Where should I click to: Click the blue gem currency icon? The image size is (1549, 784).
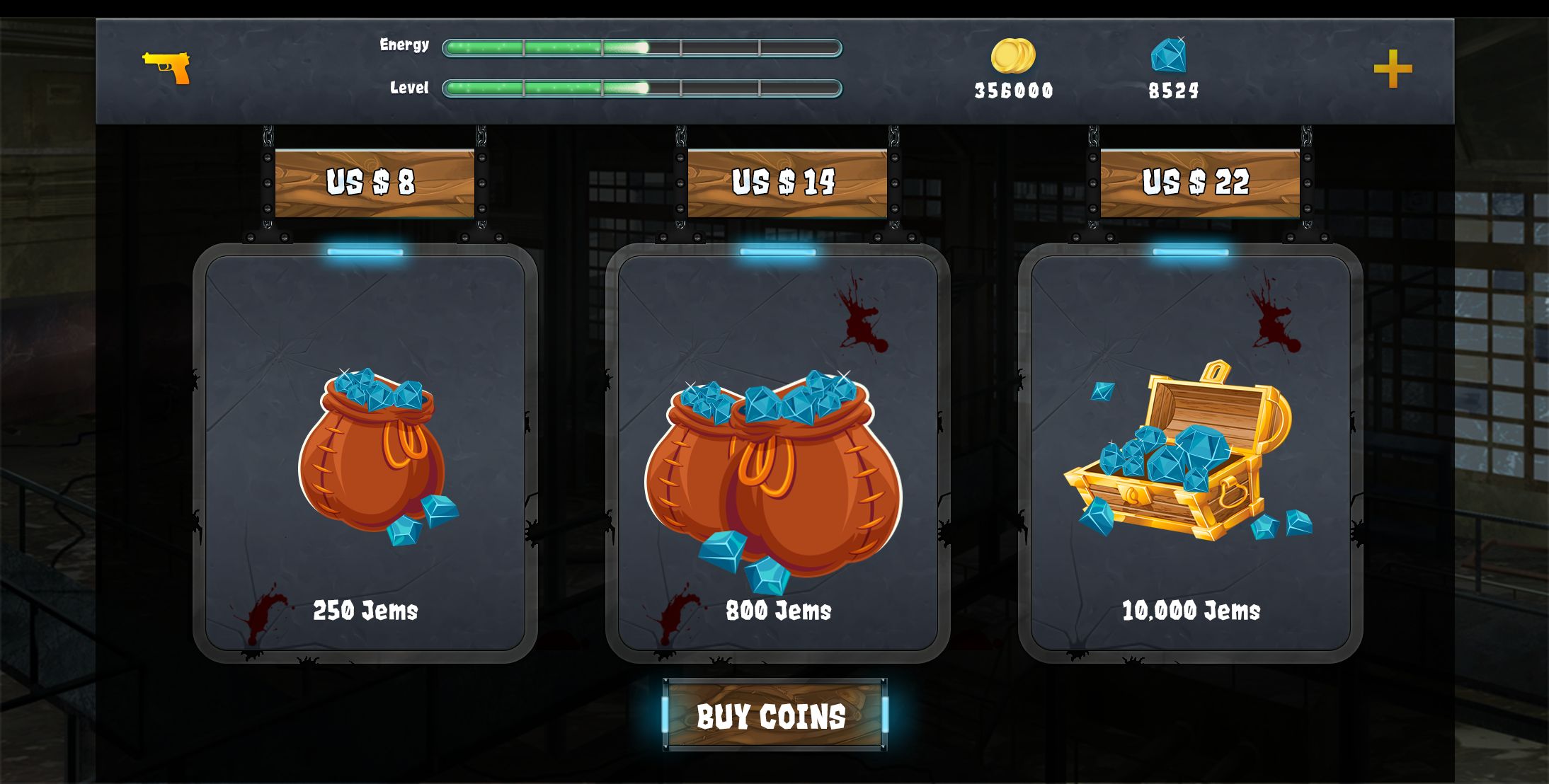point(1169,55)
